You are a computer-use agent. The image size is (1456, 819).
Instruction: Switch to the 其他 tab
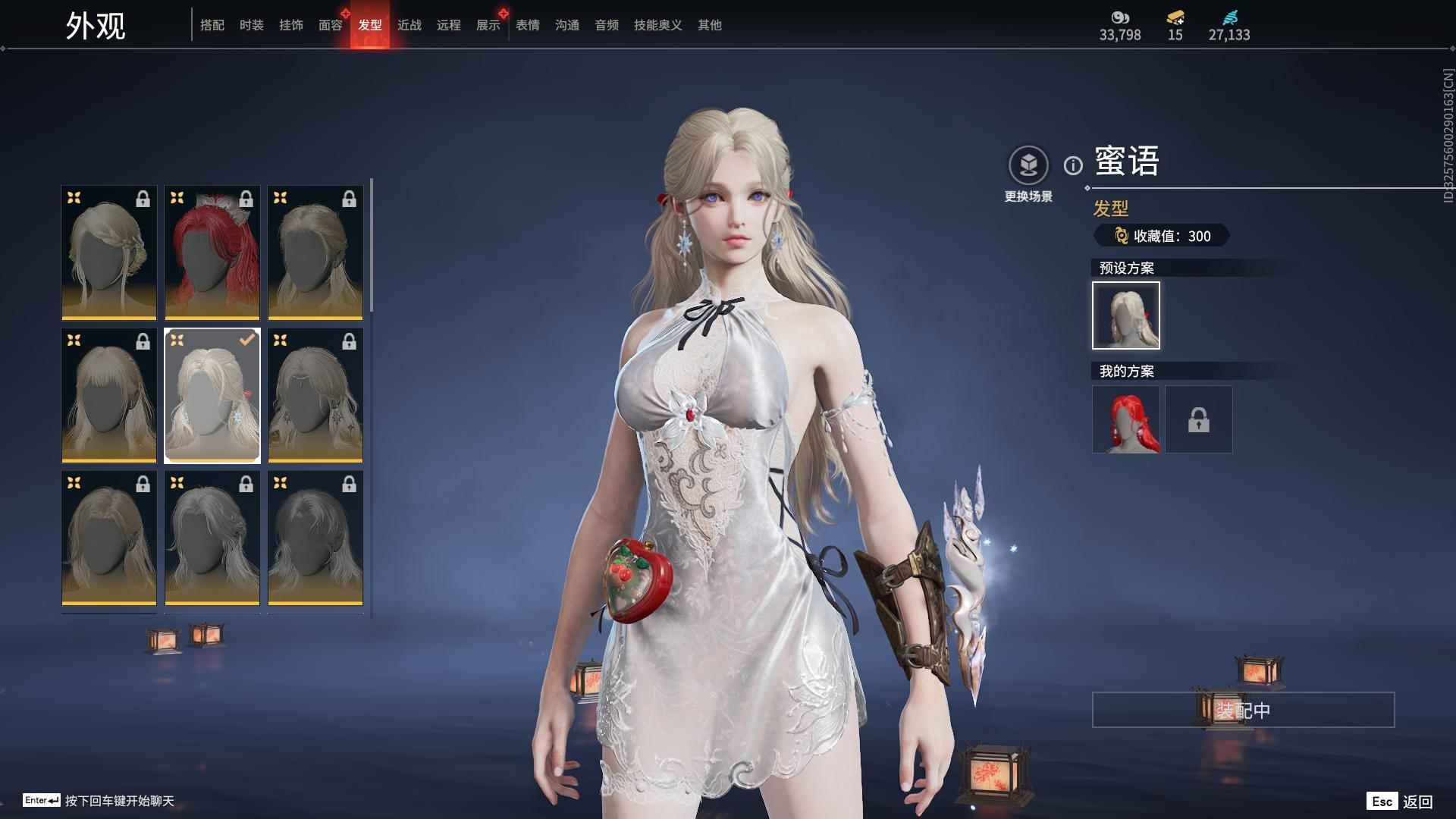[x=710, y=25]
